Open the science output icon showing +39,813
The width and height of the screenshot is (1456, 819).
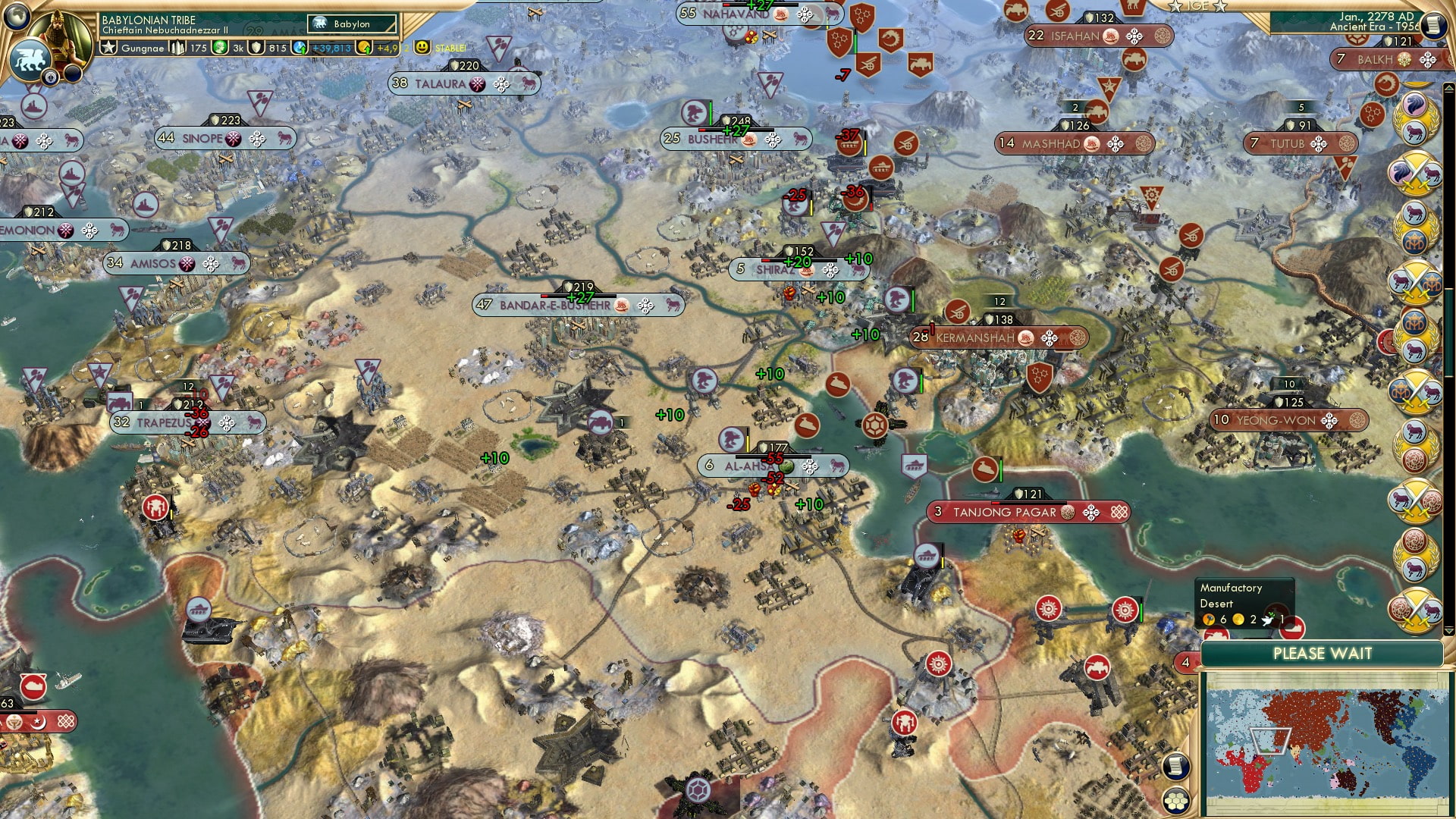point(298,48)
